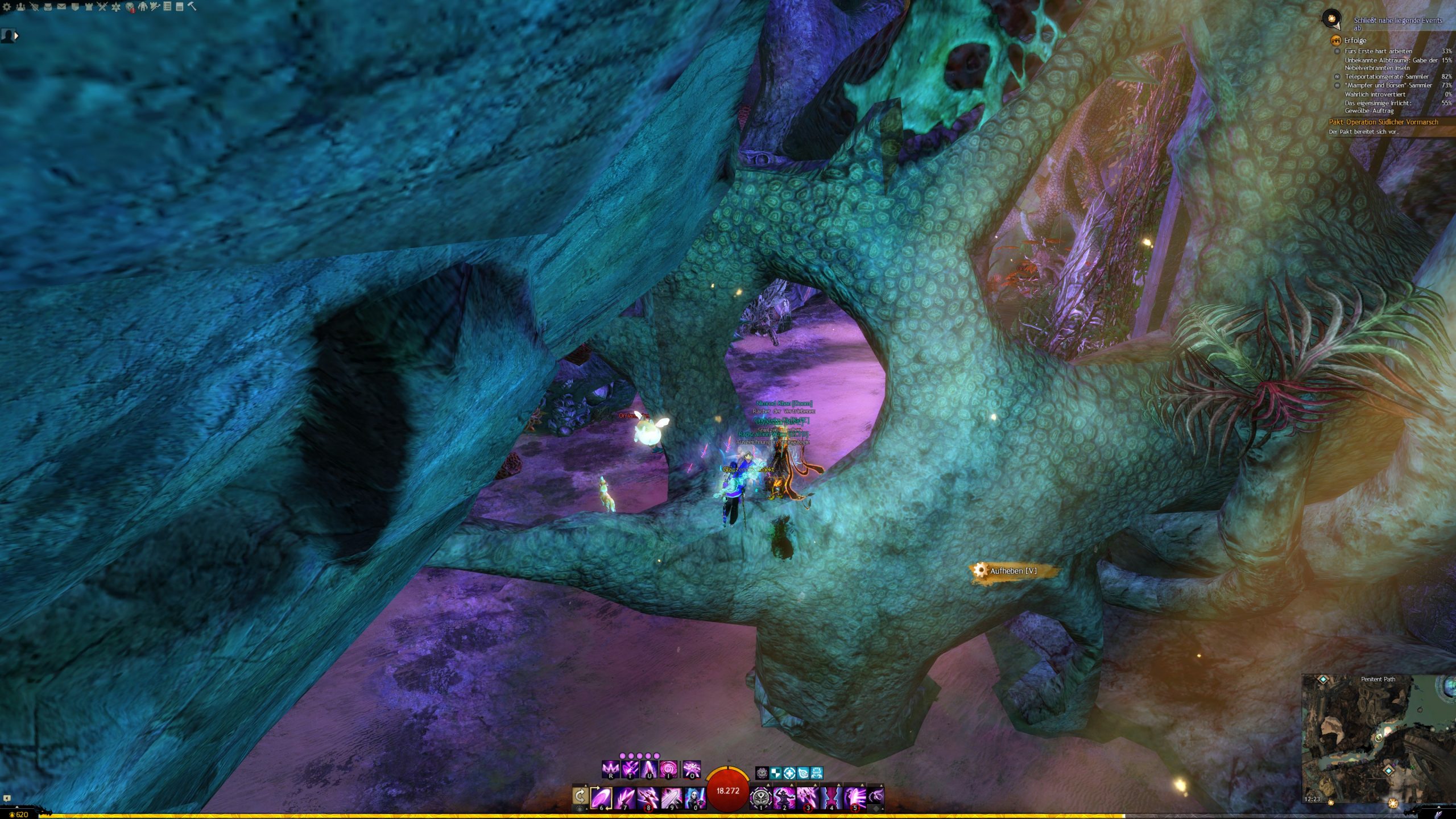Use the greatsword blade skill on slot 9
Viewport: 1456px width, 819px height.
[x=671, y=797]
